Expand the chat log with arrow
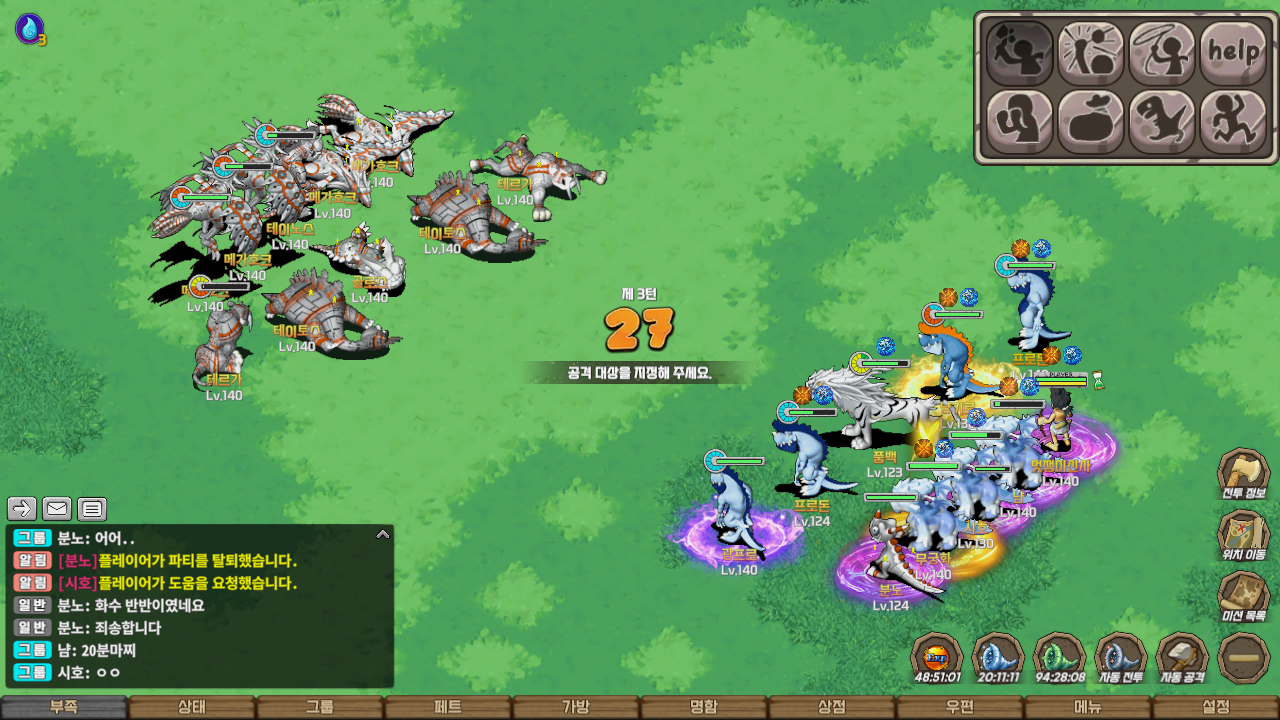Image resolution: width=1280 pixels, height=720 pixels. point(382,535)
